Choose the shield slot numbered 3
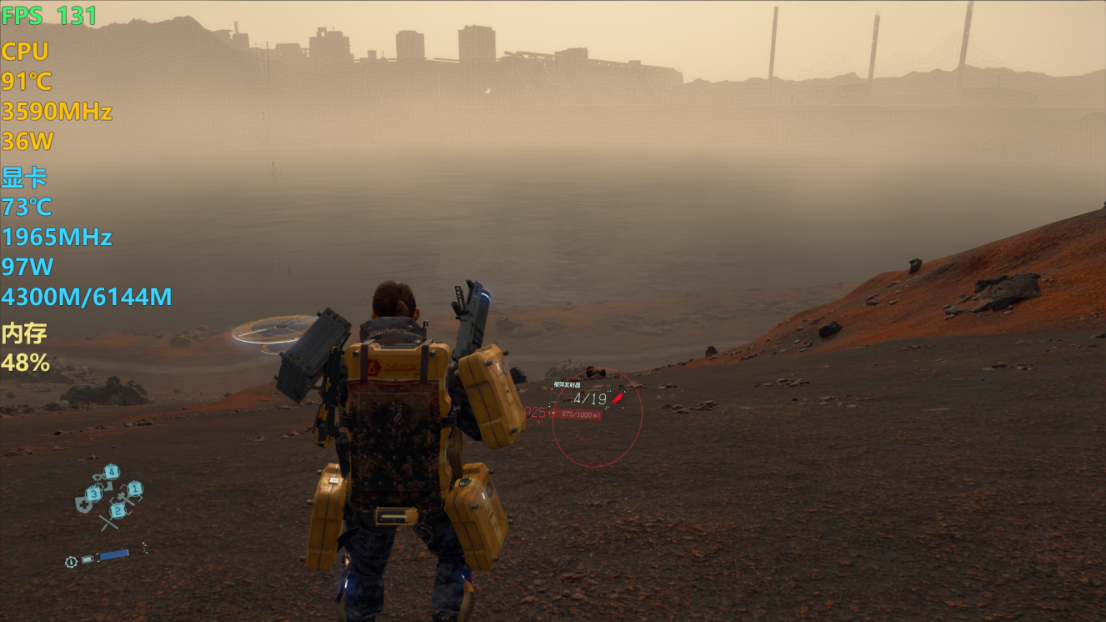This screenshot has height=622, width=1106. (x=93, y=493)
